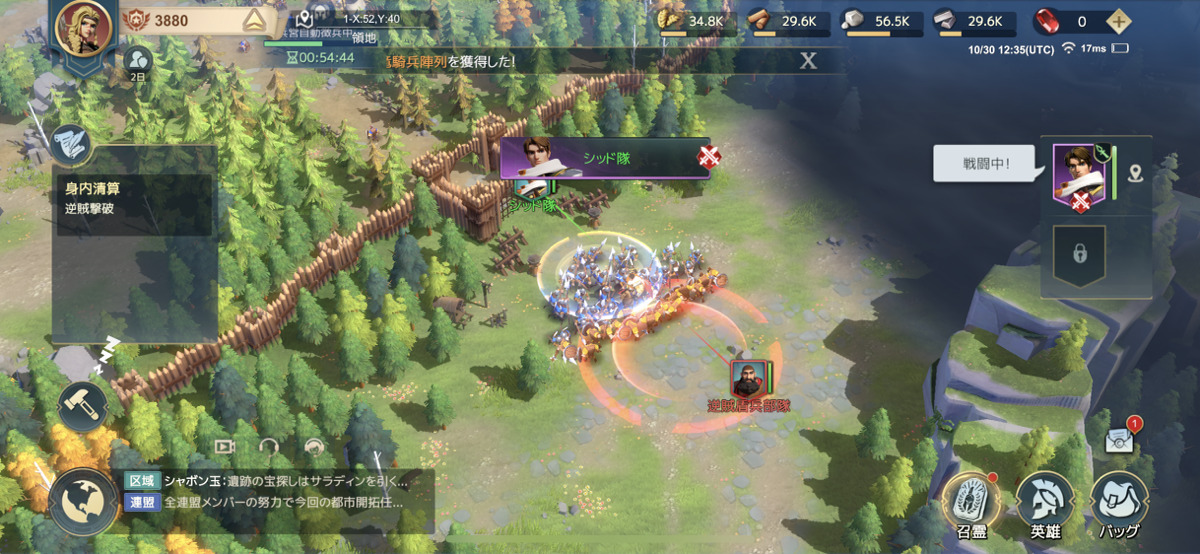Open the 召霊 summon menu
1200x554 pixels.
[x=968, y=500]
